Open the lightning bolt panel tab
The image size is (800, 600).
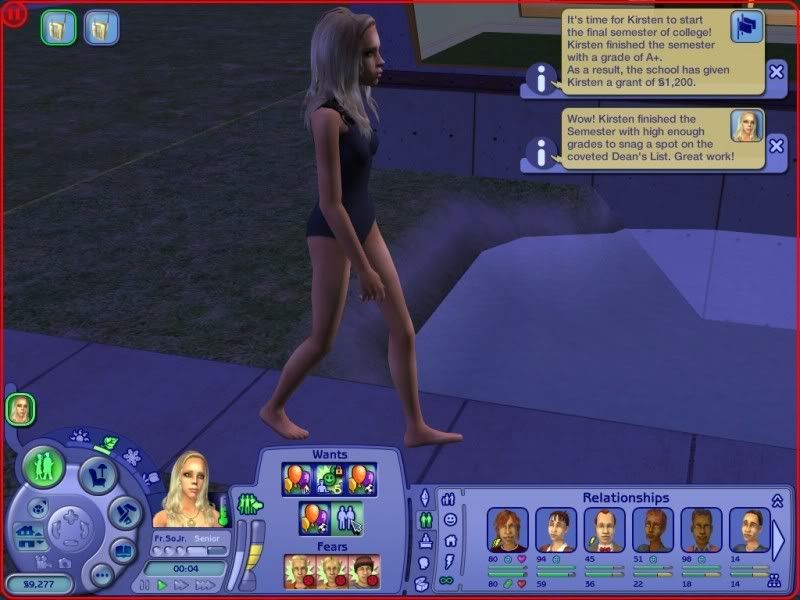coord(450,560)
